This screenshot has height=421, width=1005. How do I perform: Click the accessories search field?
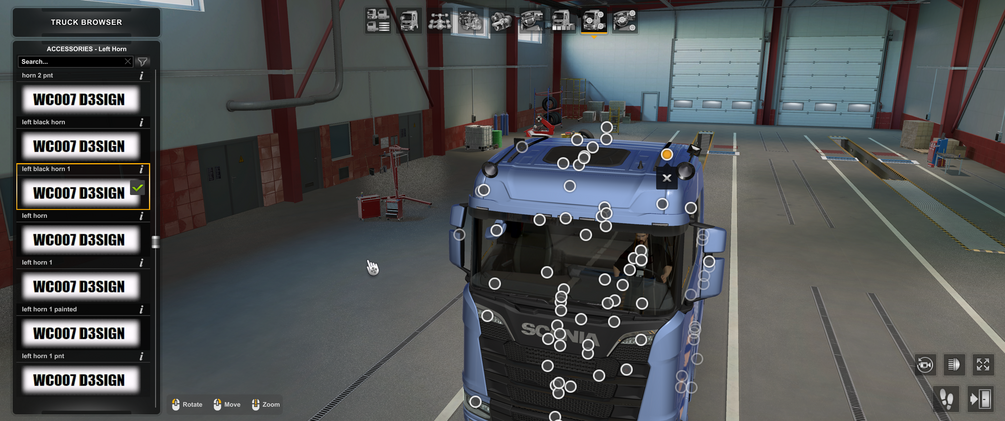point(75,62)
